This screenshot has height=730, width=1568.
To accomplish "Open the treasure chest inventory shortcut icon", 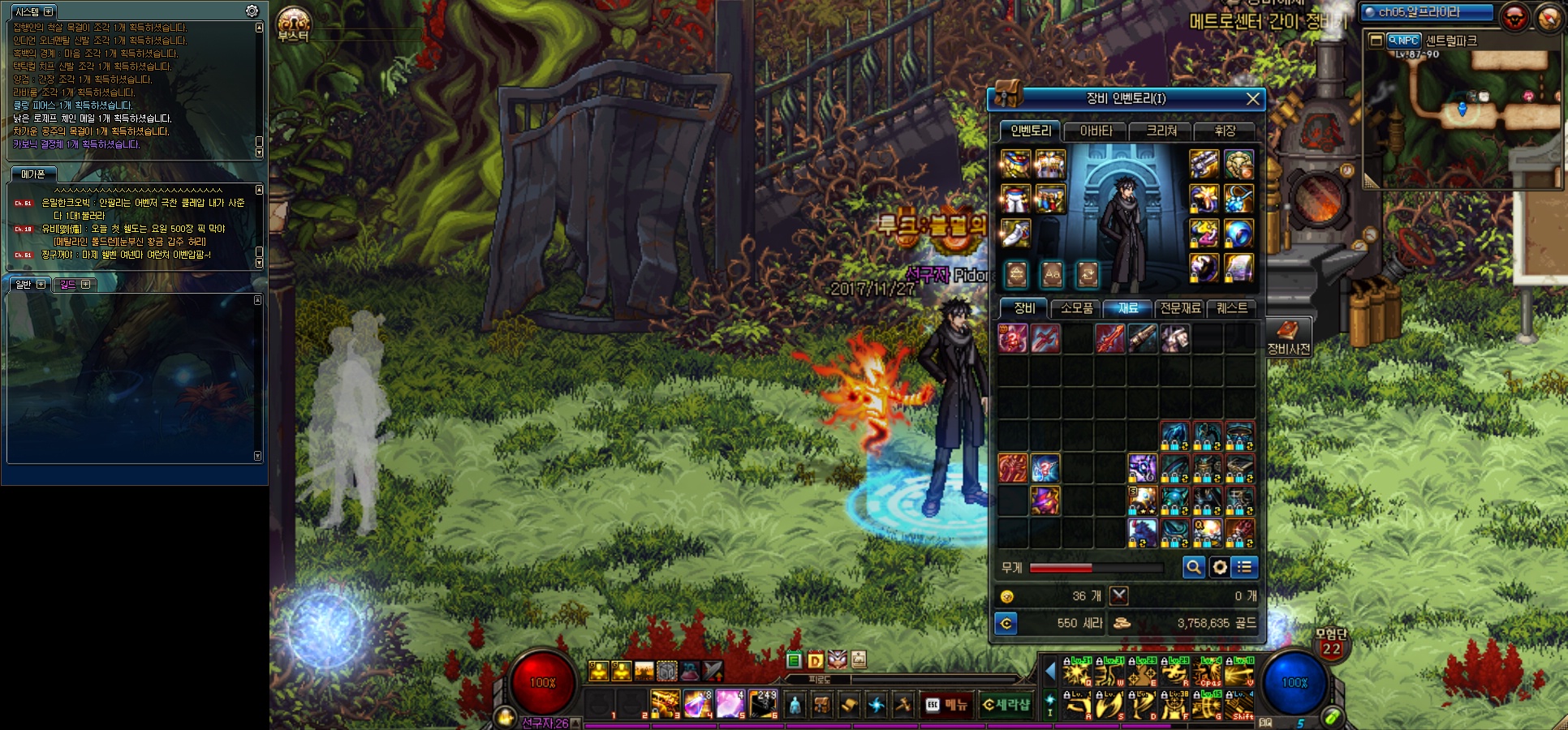I will point(1007,94).
